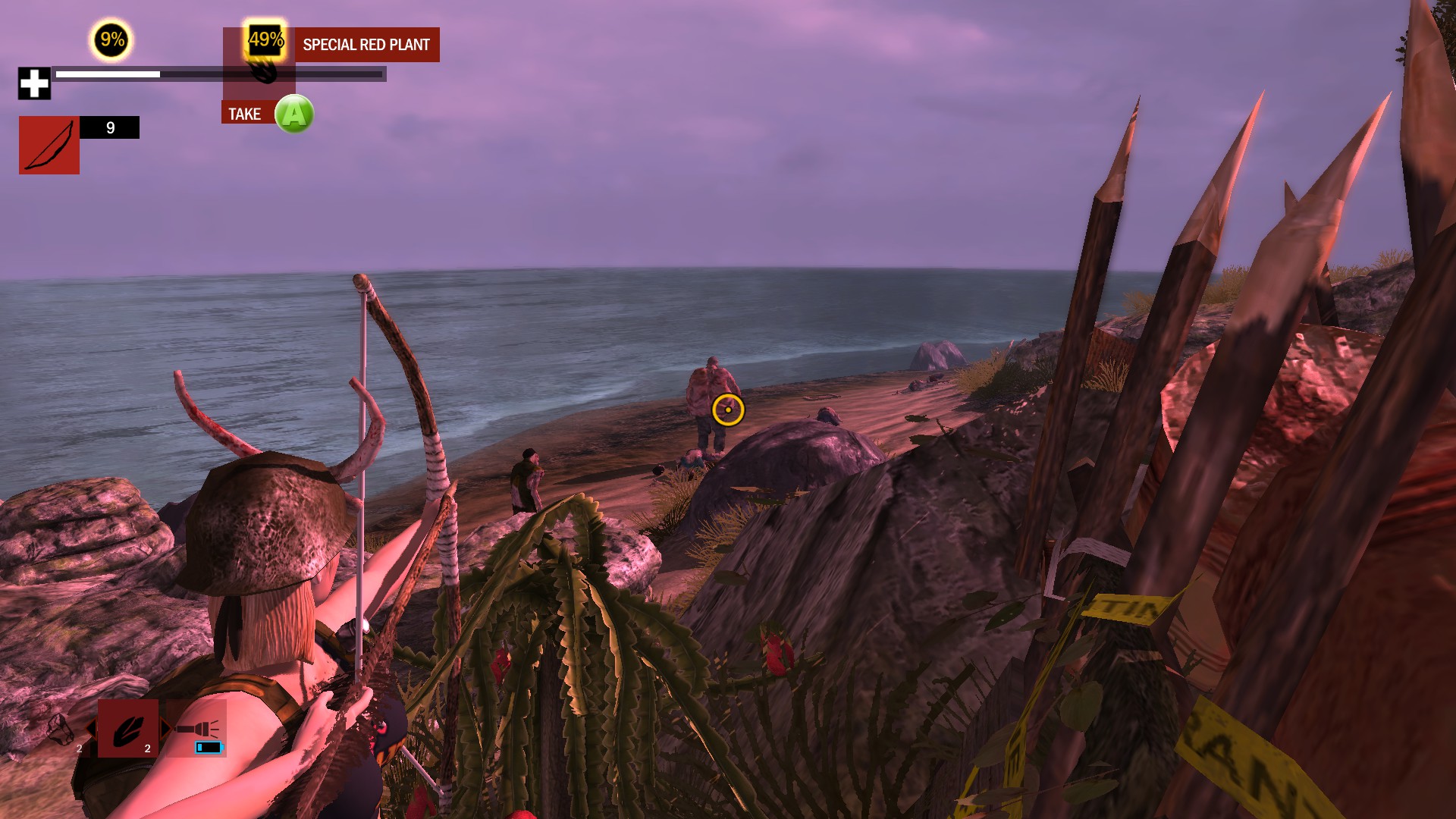The width and height of the screenshot is (1456, 819).
Task: Click the 49% pickup progress badge
Action: pyautogui.click(x=265, y=40)
